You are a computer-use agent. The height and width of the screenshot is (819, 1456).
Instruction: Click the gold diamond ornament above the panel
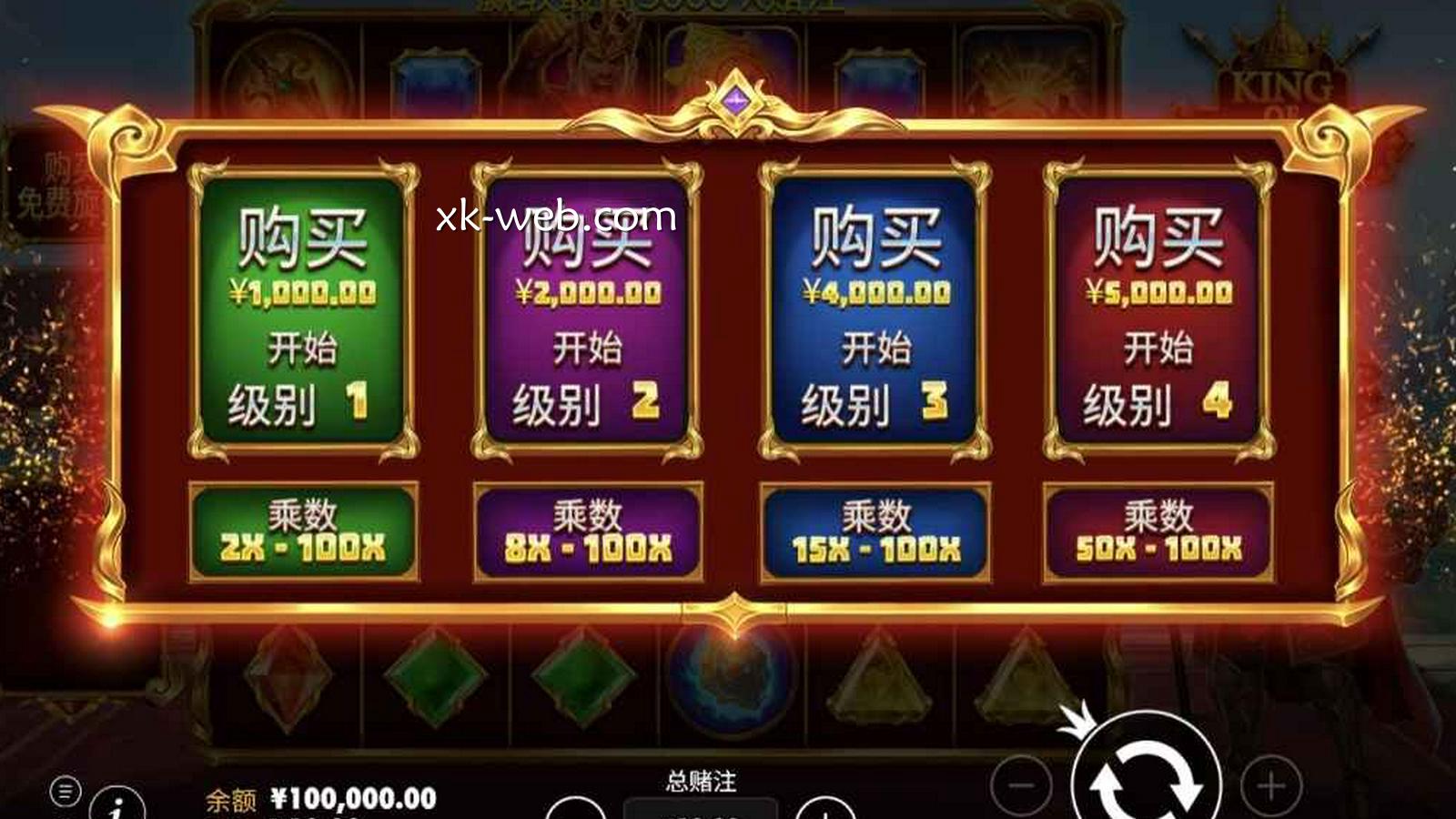[735, 100]
